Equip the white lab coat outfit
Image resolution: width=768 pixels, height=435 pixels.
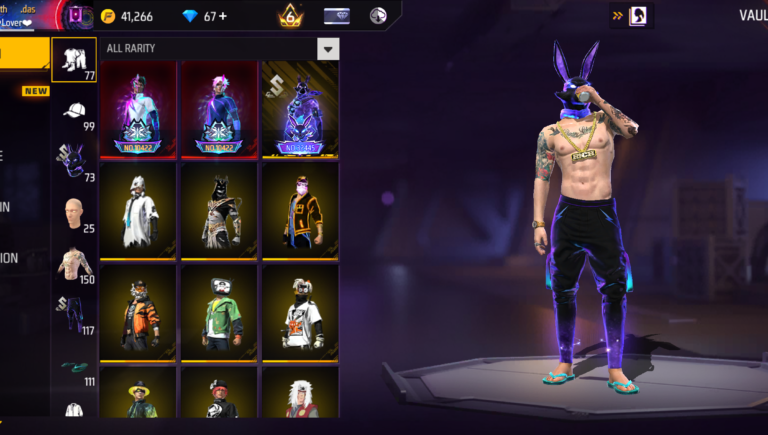(139, 208)
